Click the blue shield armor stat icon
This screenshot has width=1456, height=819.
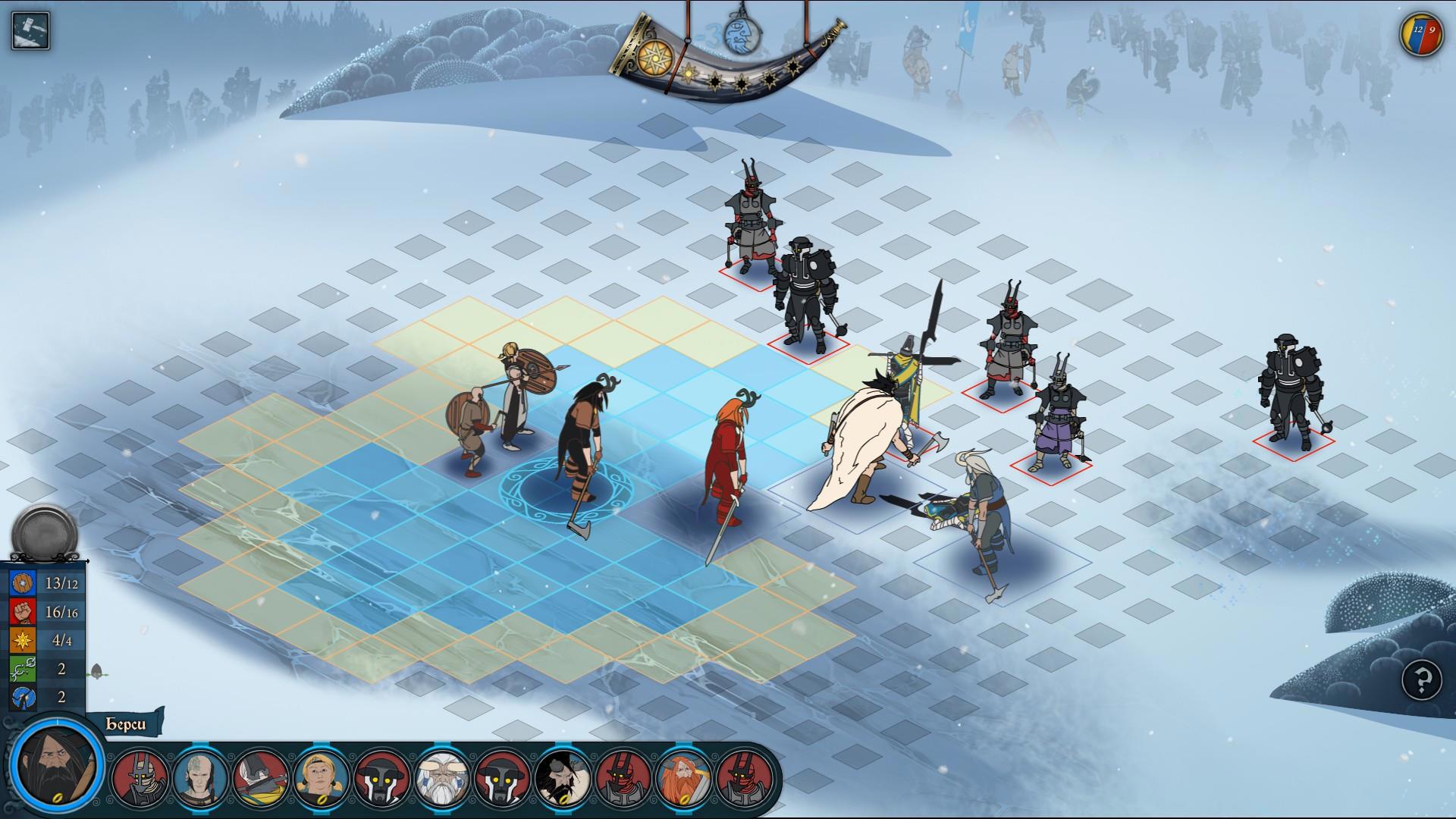[23, 583]
